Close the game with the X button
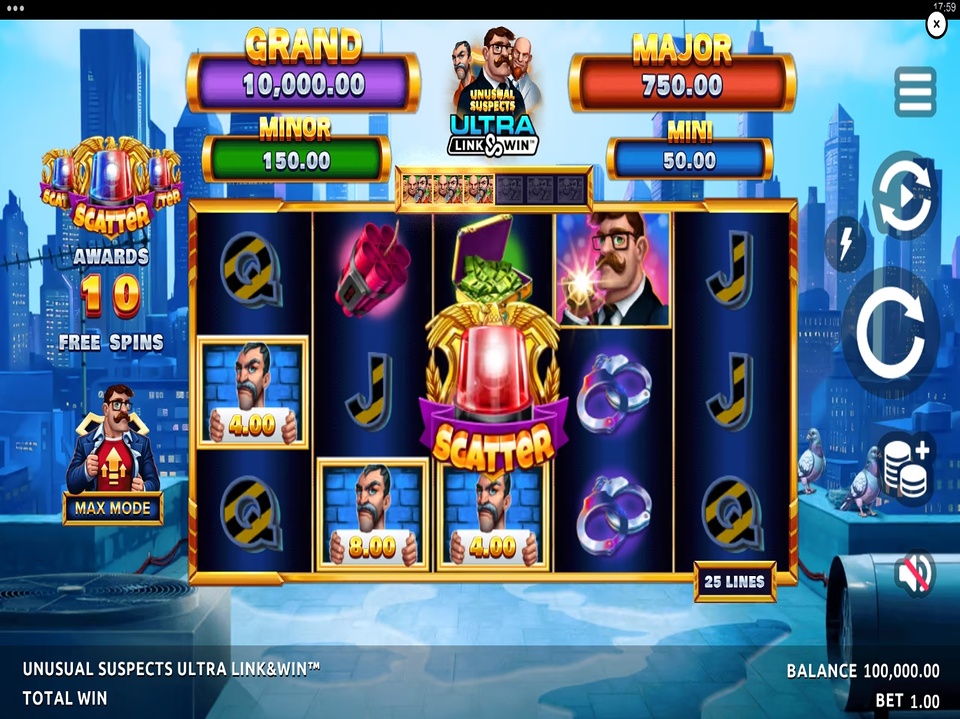 [x=936, y=23]
